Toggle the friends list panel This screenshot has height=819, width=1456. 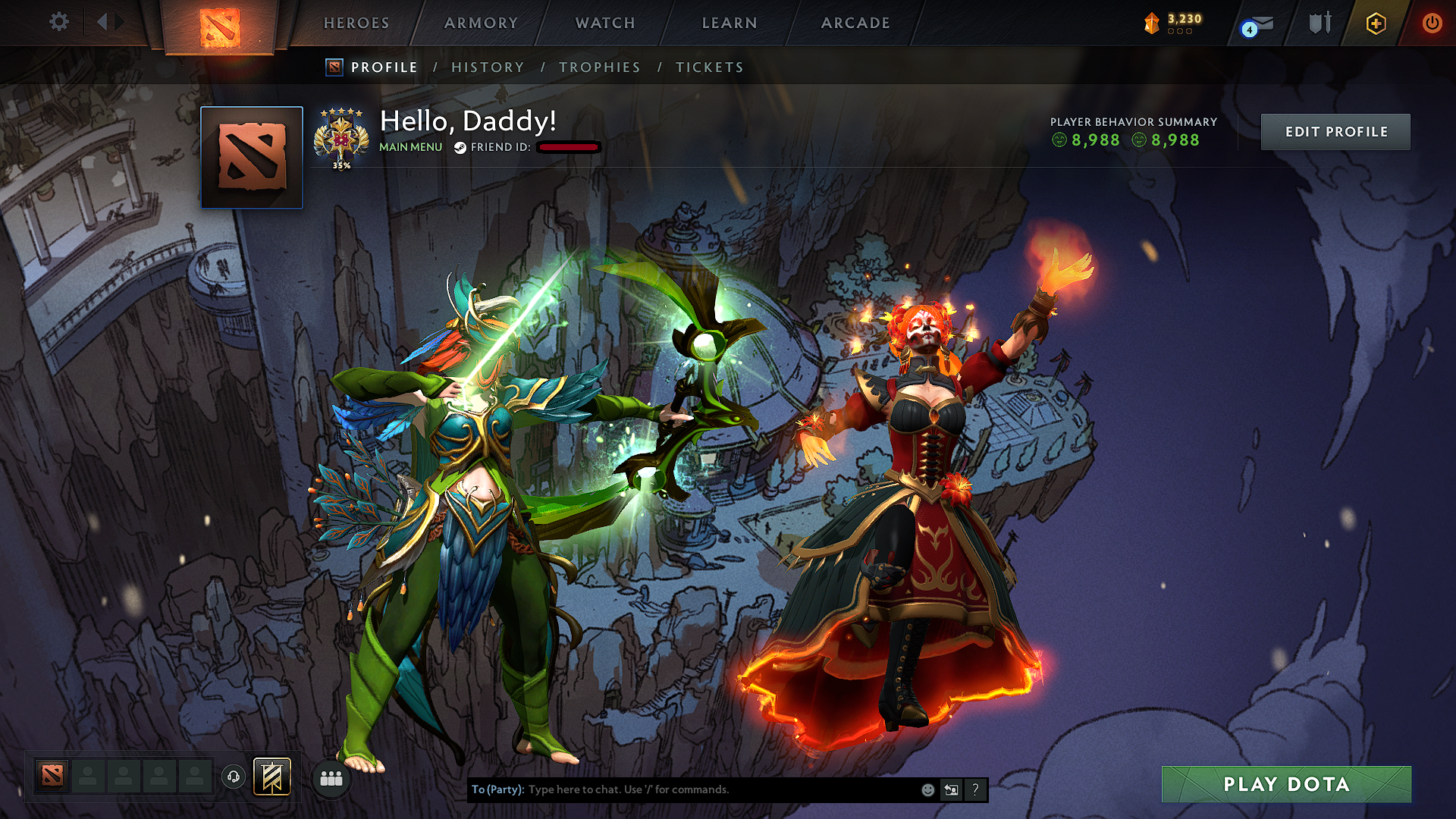coord(330,777)
